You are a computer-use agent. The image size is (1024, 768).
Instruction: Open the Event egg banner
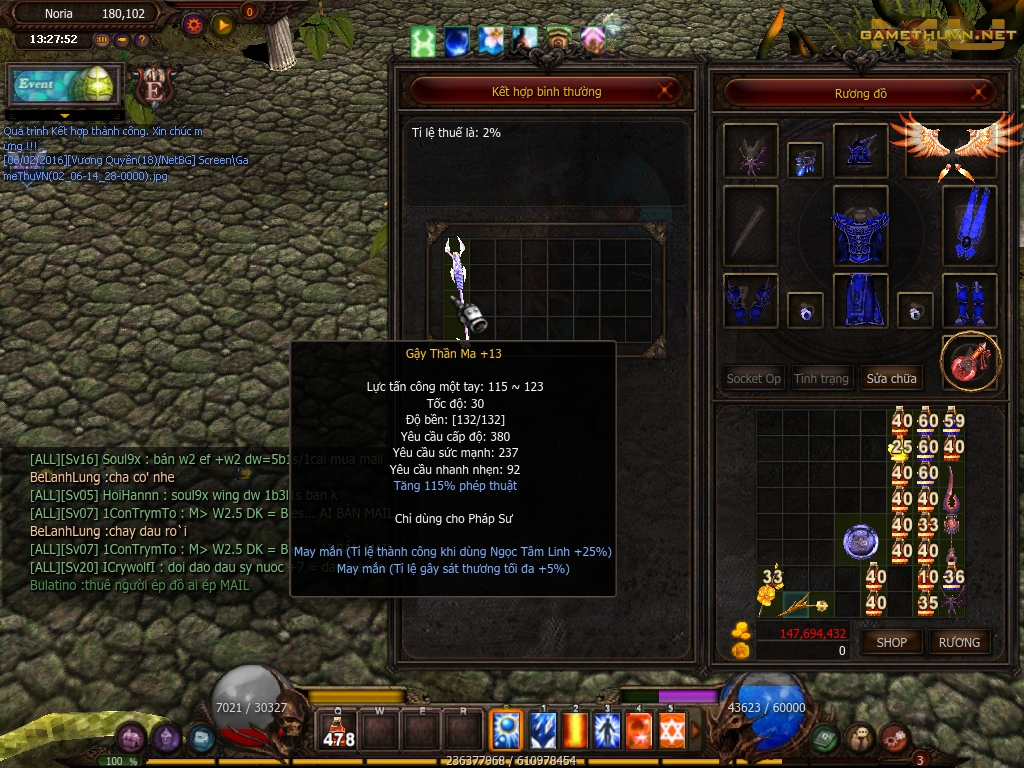66,84
